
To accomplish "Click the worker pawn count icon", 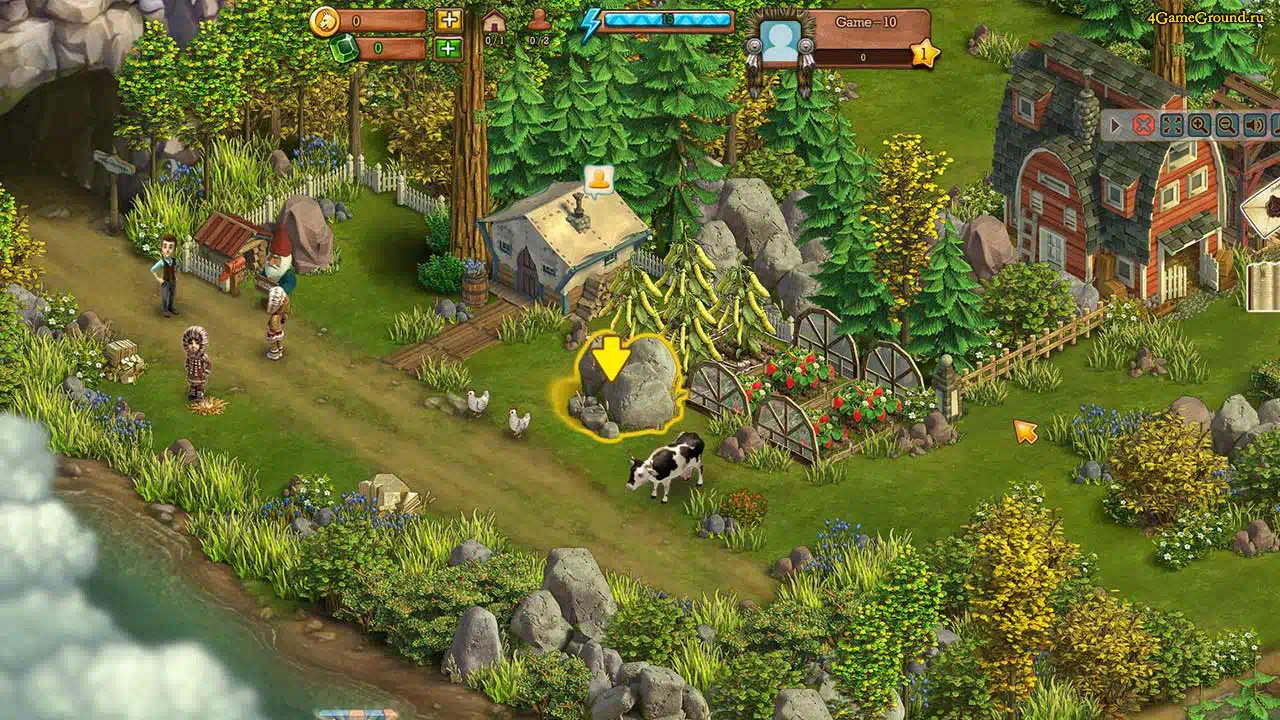I will tap(539, 21).
